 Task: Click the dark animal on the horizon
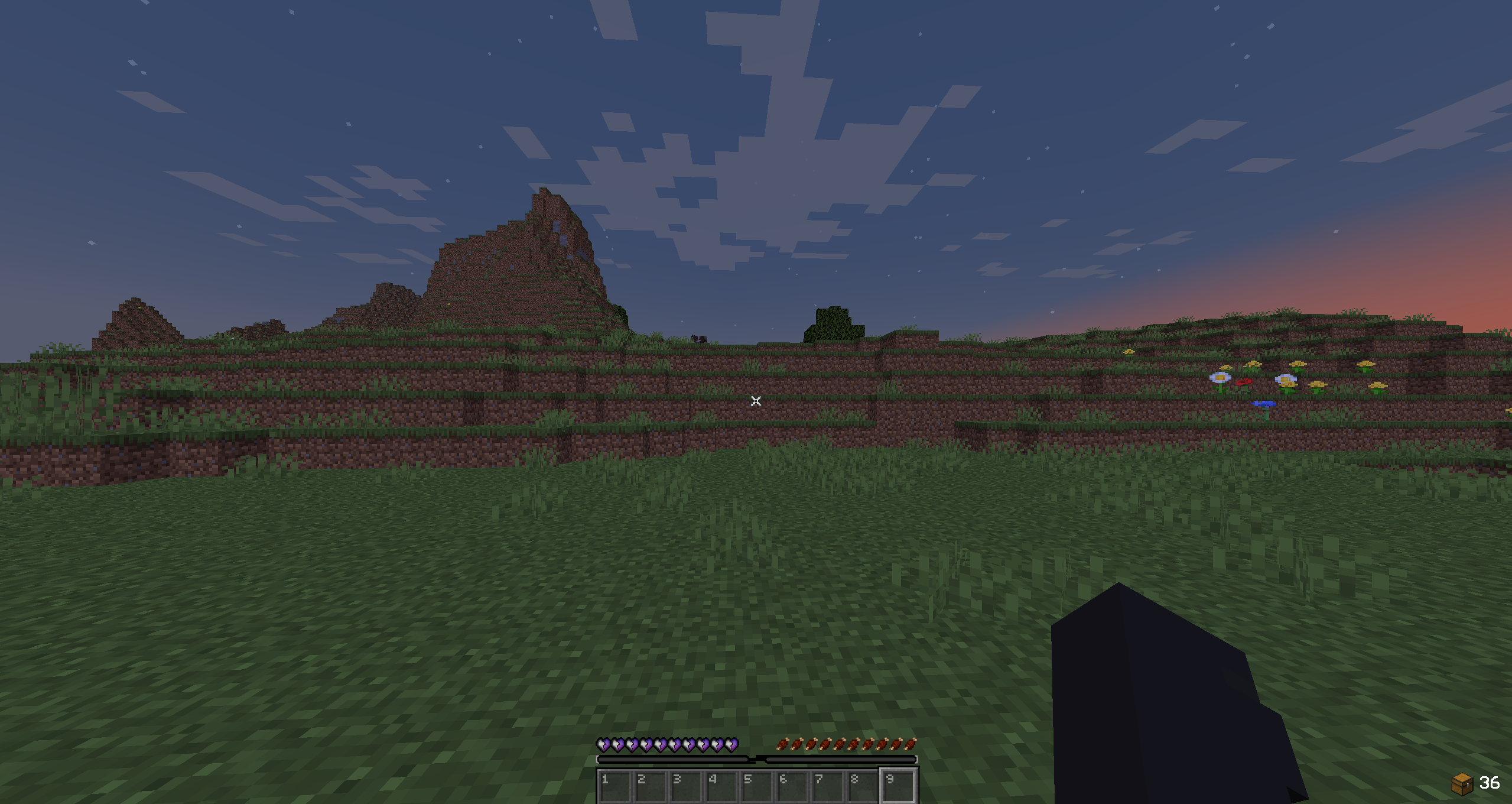click(x=699, y=339)
